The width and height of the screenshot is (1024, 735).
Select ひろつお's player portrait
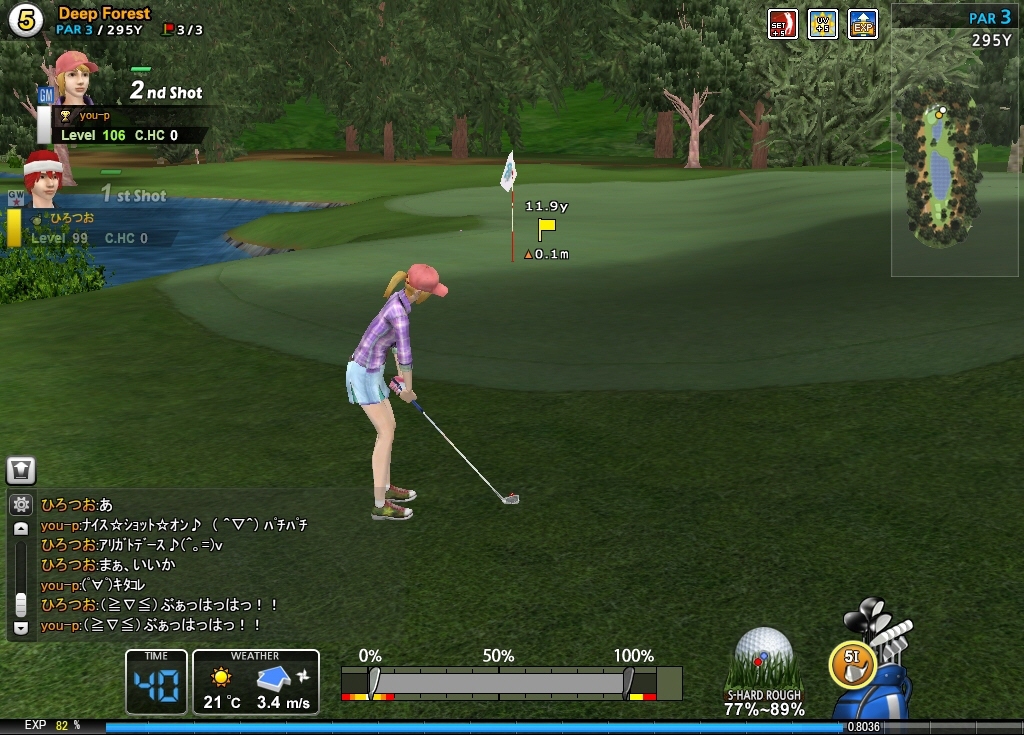pyautogui.click(x=42, y=180)
